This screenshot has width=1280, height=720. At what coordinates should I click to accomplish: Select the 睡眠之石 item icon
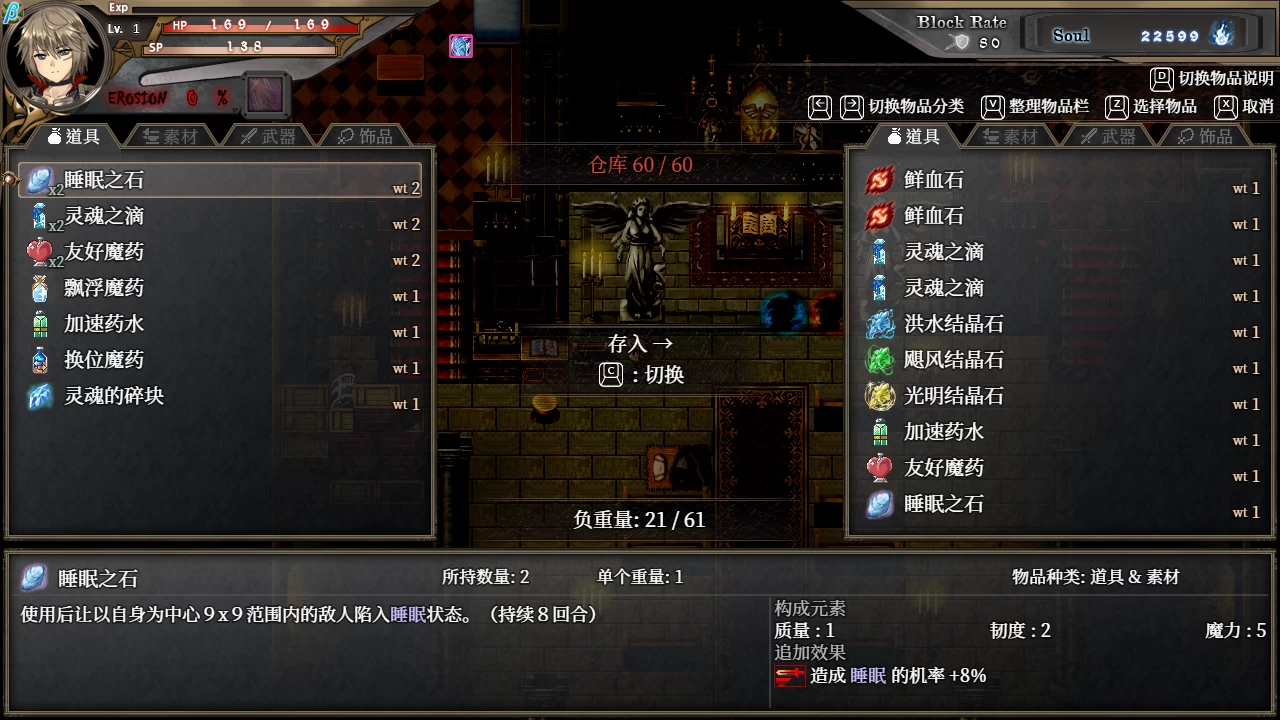pyautogui.click(x=39, y=180)
